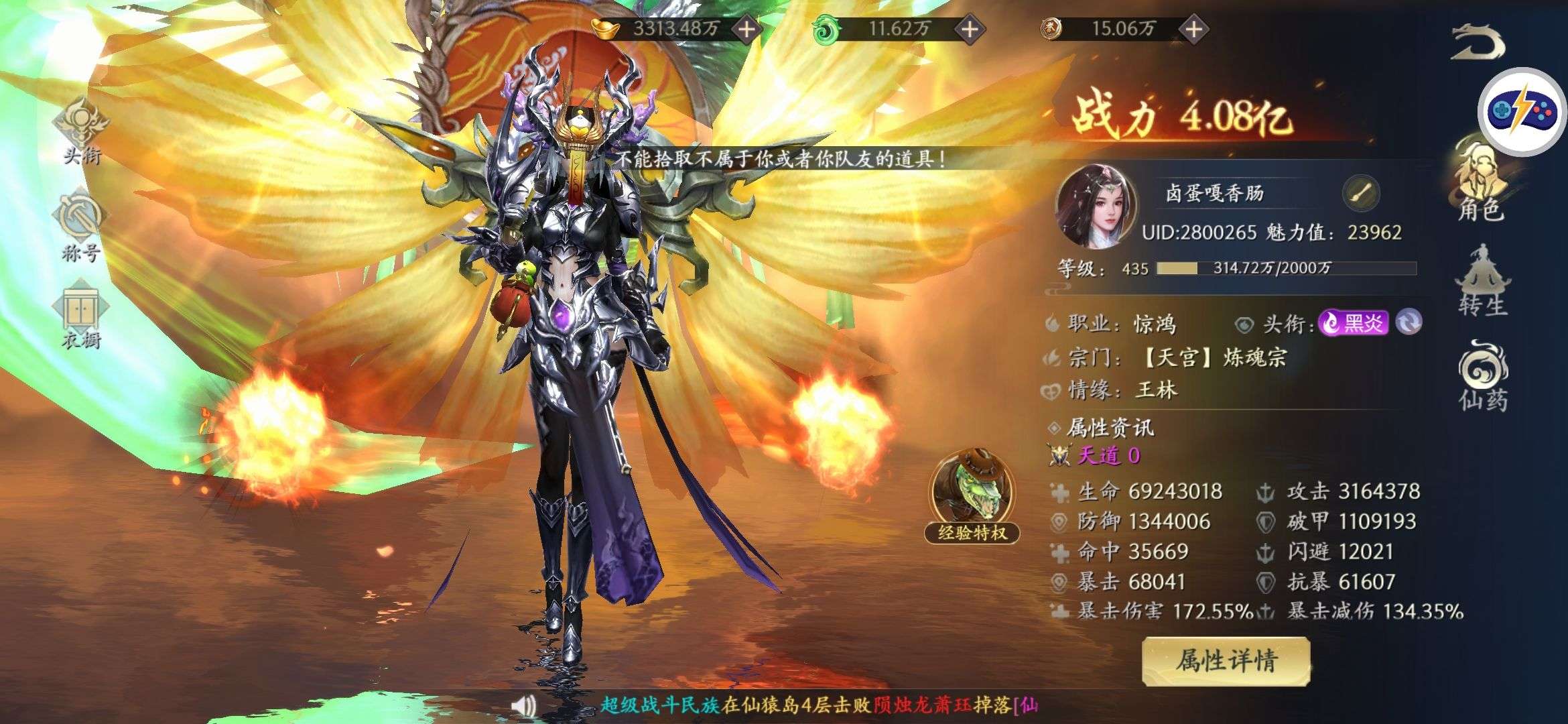Add more bronze coin currency
Viewport: 1568px width, 724px height.
pos(1193,29)
